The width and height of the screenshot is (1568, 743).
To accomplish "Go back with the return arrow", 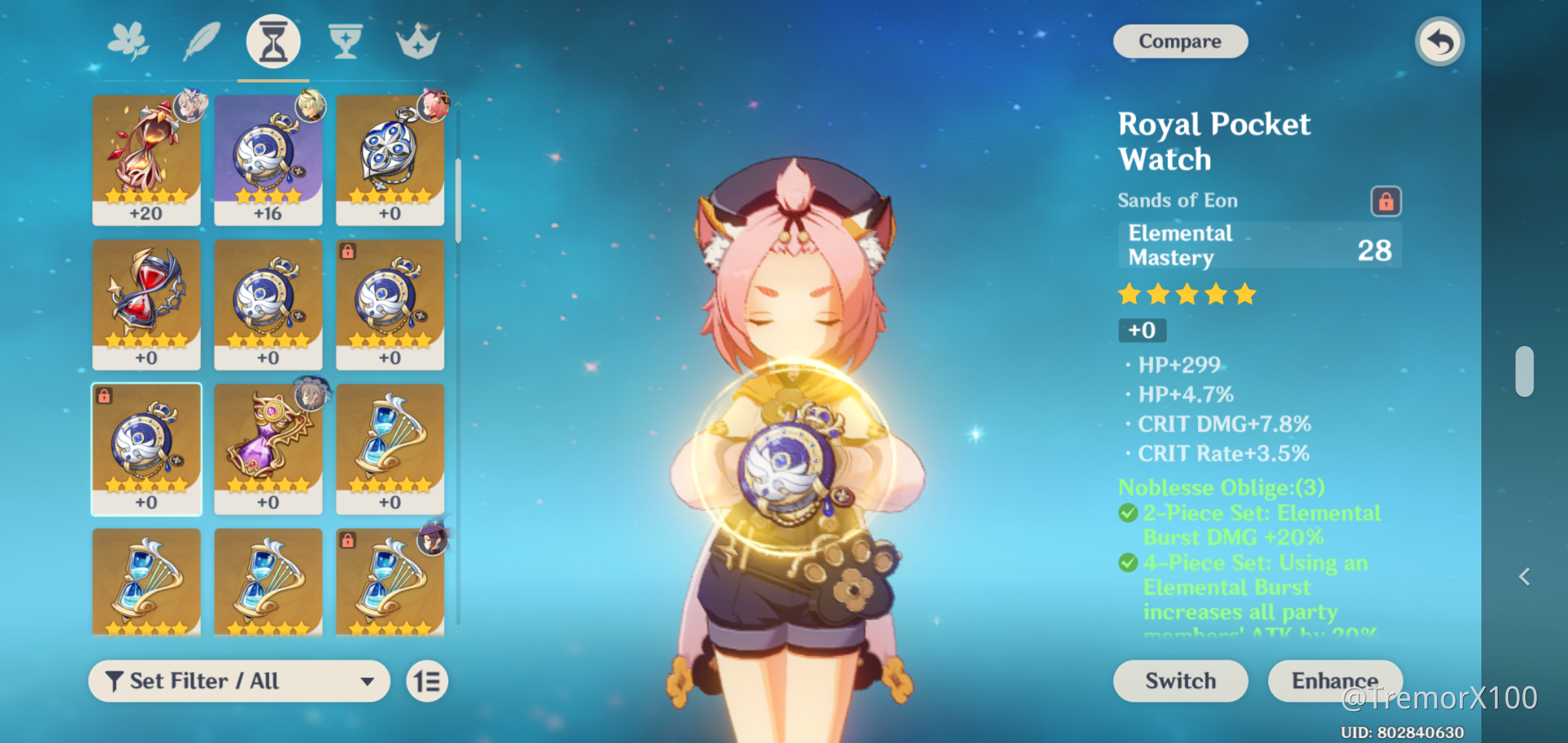I will pos(1439,42).
